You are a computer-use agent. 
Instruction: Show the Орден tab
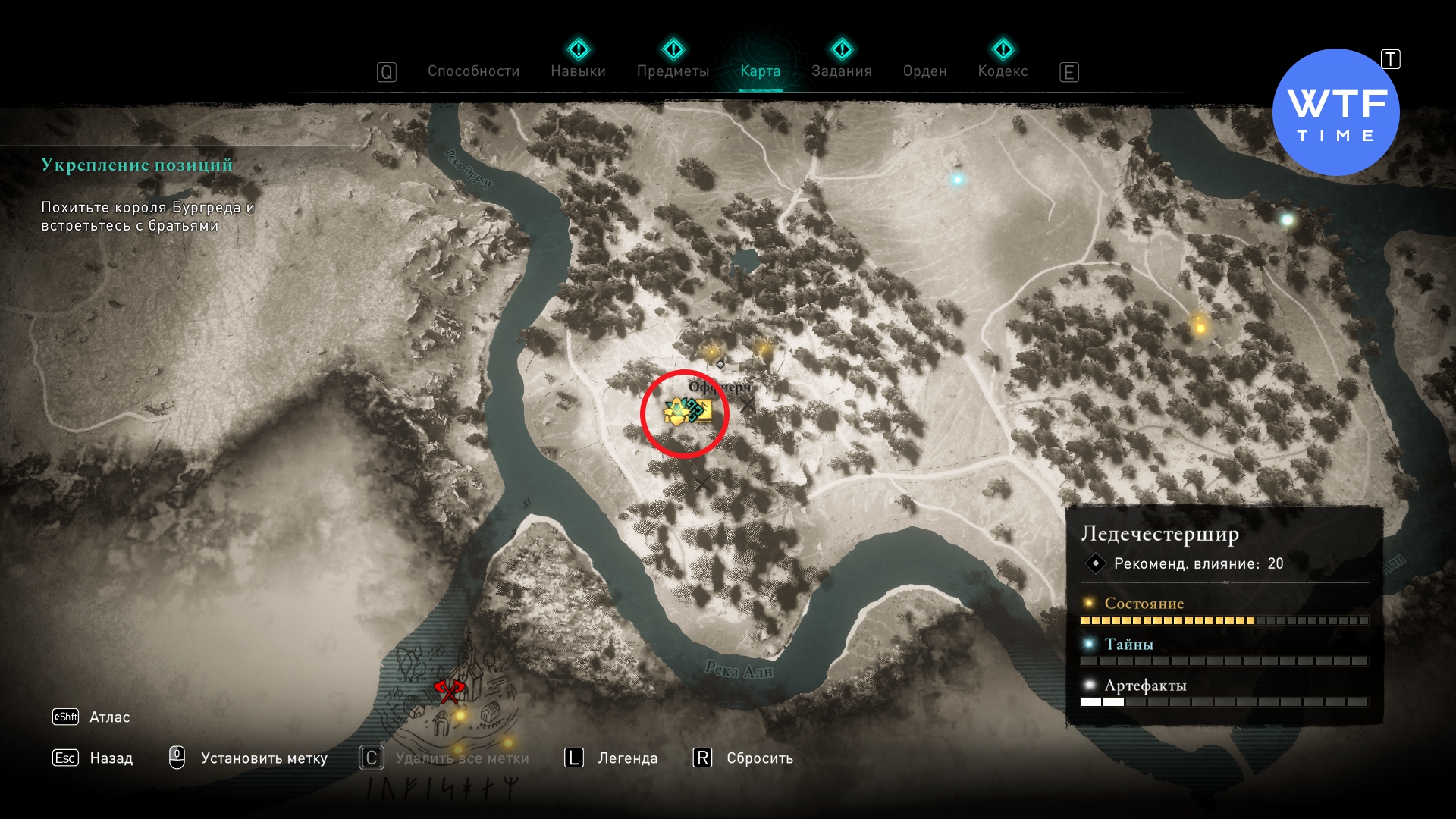(924, 71)
